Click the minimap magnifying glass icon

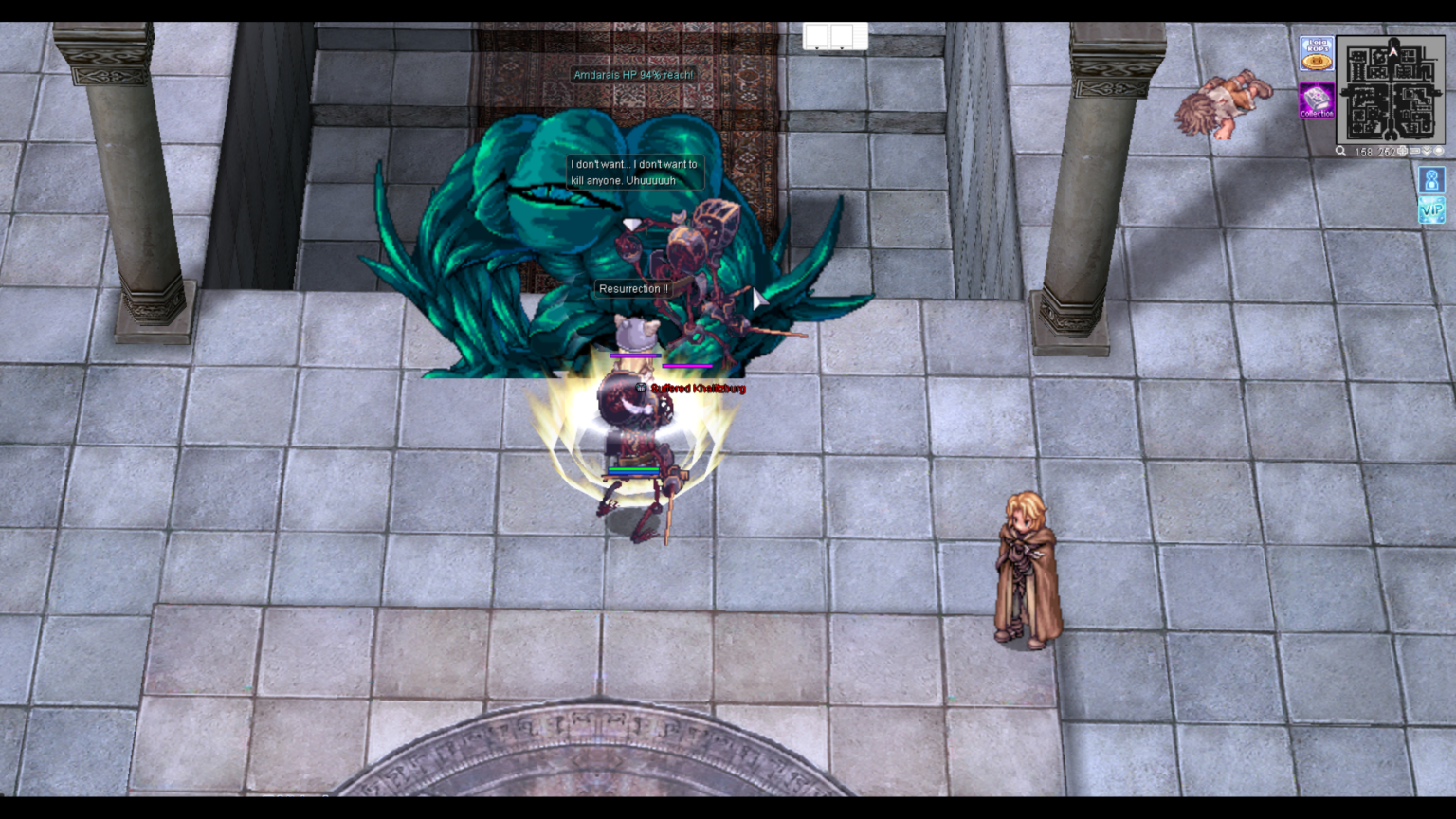point(1340,152)
